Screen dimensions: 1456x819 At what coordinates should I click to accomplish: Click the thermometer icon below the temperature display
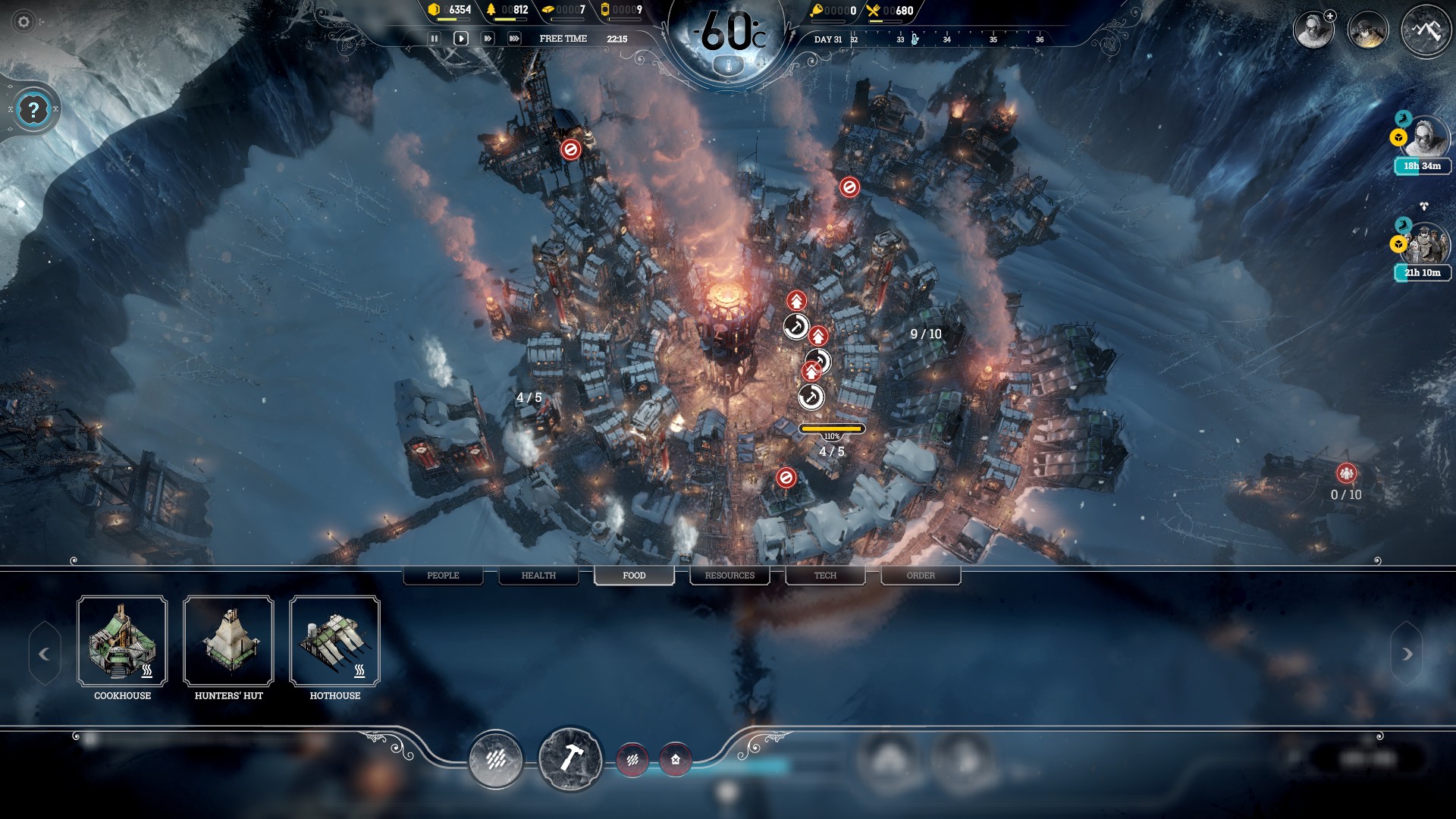730,64
